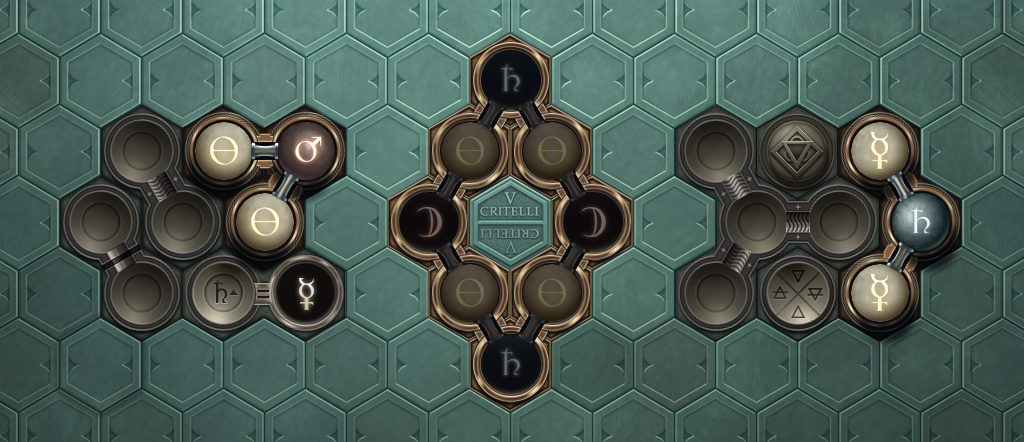The width and height of the screenshot is (1024, 442).
Task: Click the Saturn-with-triangle glyph tile
Action: tap(224, 293)
